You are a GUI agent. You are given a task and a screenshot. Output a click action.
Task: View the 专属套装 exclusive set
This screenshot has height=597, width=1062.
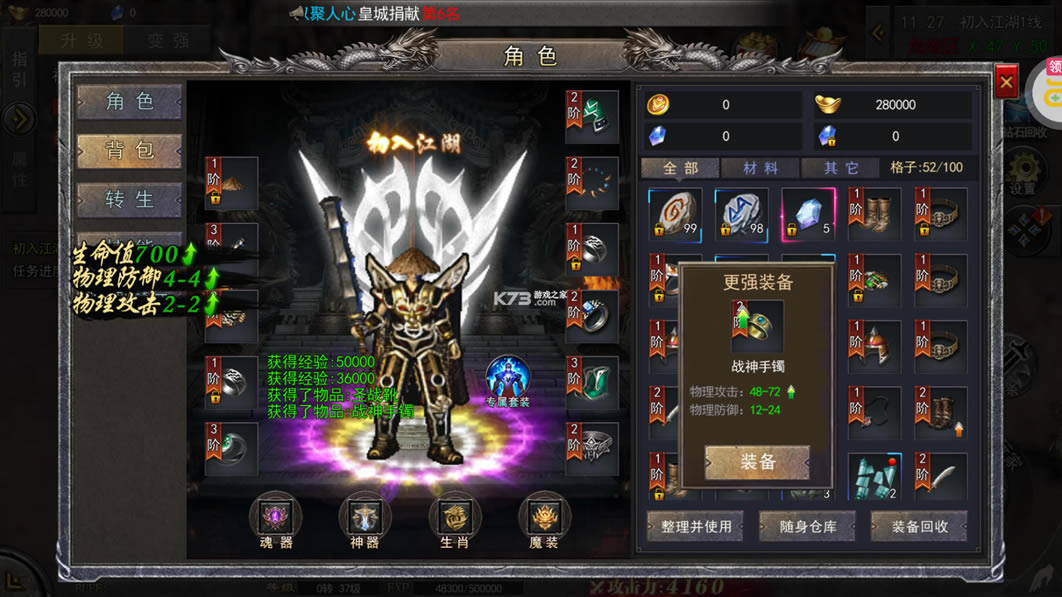click(508, 381)
